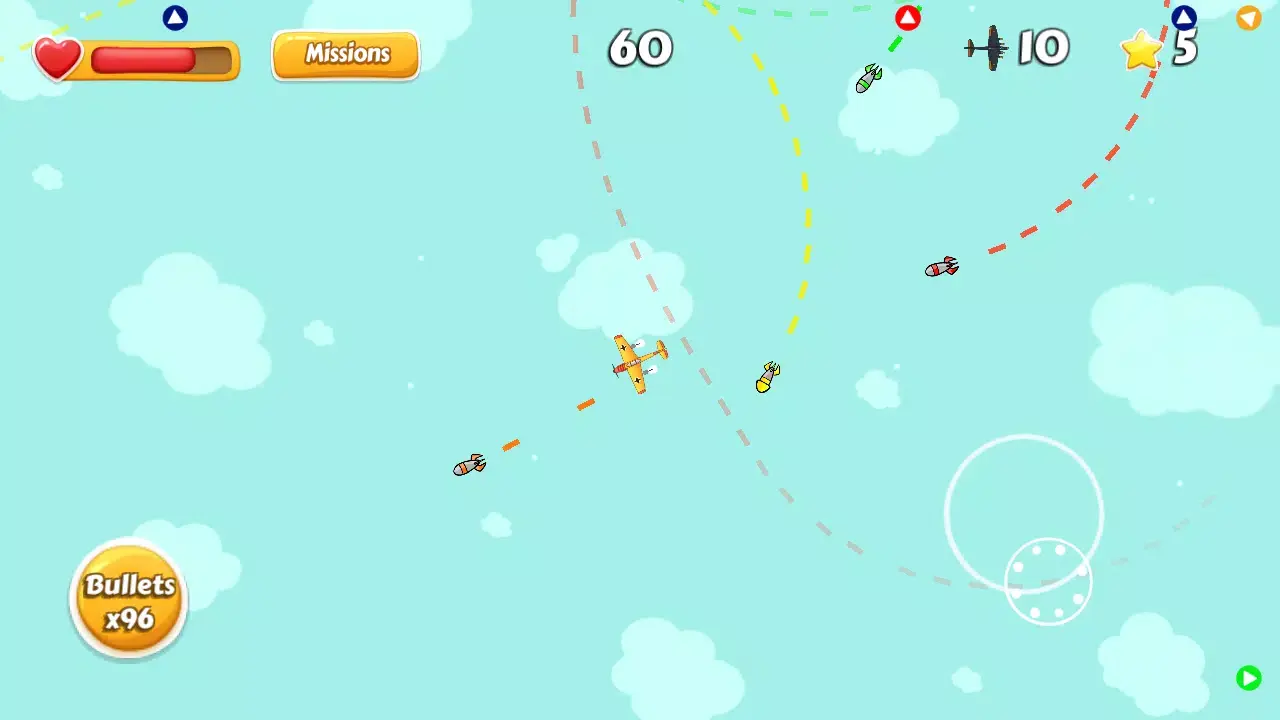Click the green bomb falling near the top
The image size is (1280, 720).
click(868, 79)
